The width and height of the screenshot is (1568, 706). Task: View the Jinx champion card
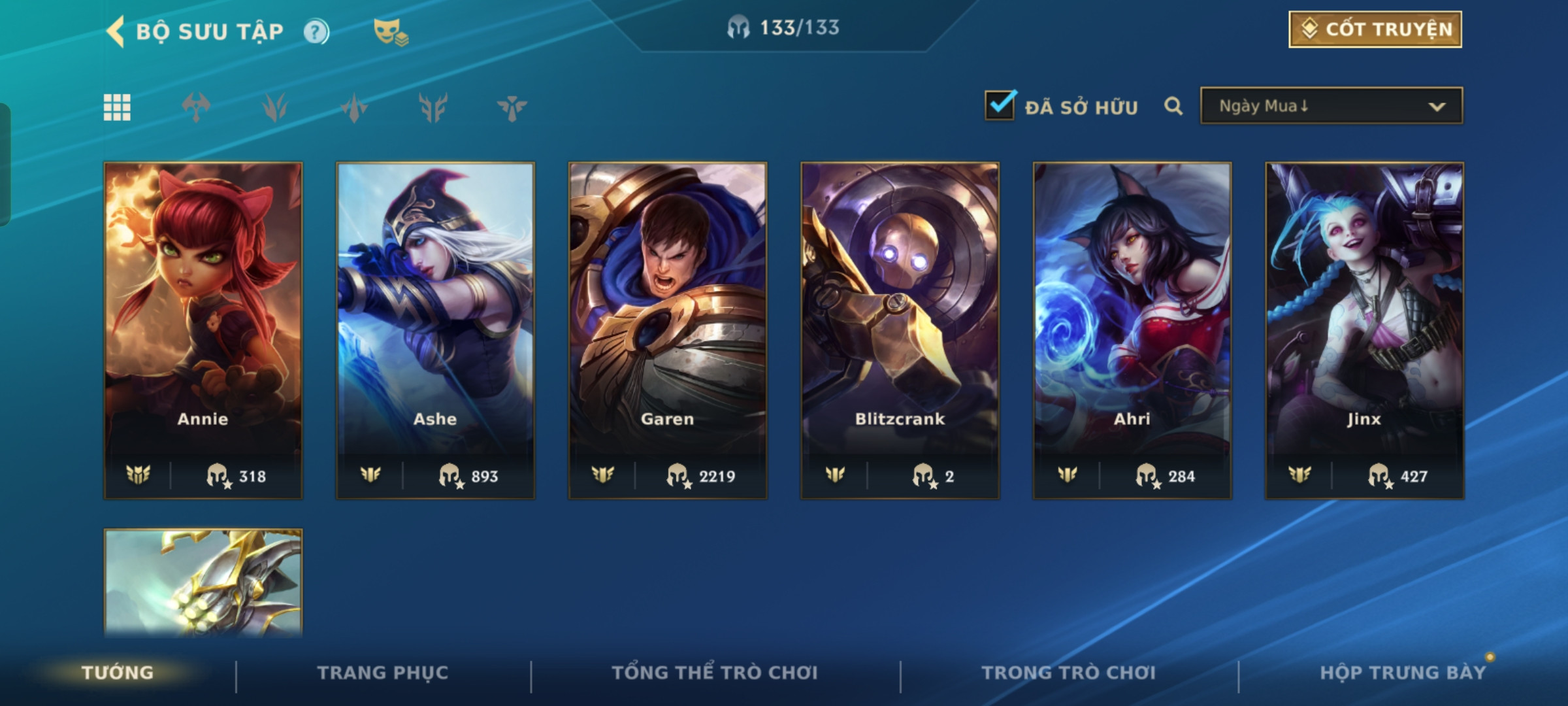point(1364,330)
